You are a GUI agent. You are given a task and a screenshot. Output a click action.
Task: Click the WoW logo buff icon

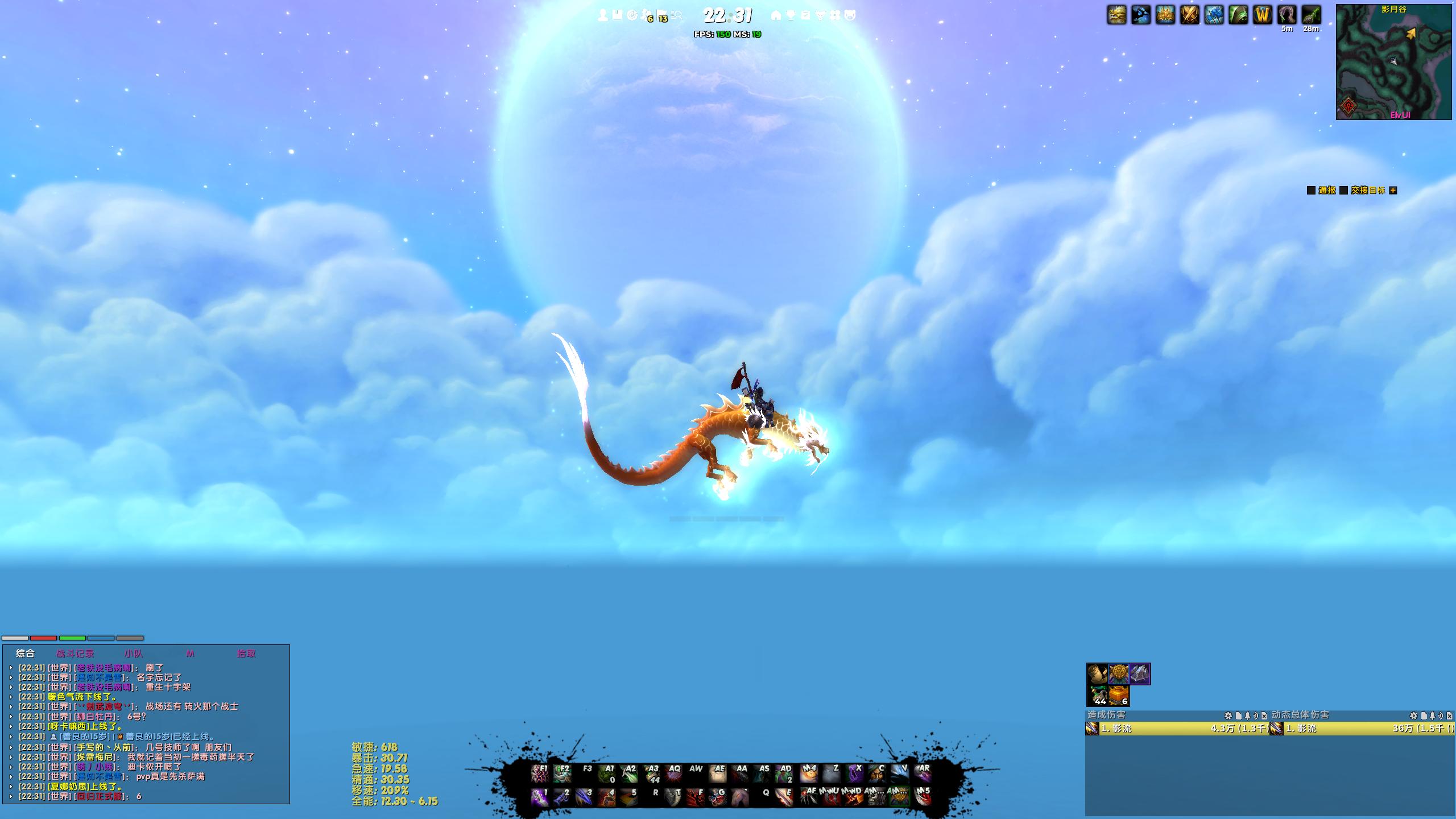[x=1262, y=15]
